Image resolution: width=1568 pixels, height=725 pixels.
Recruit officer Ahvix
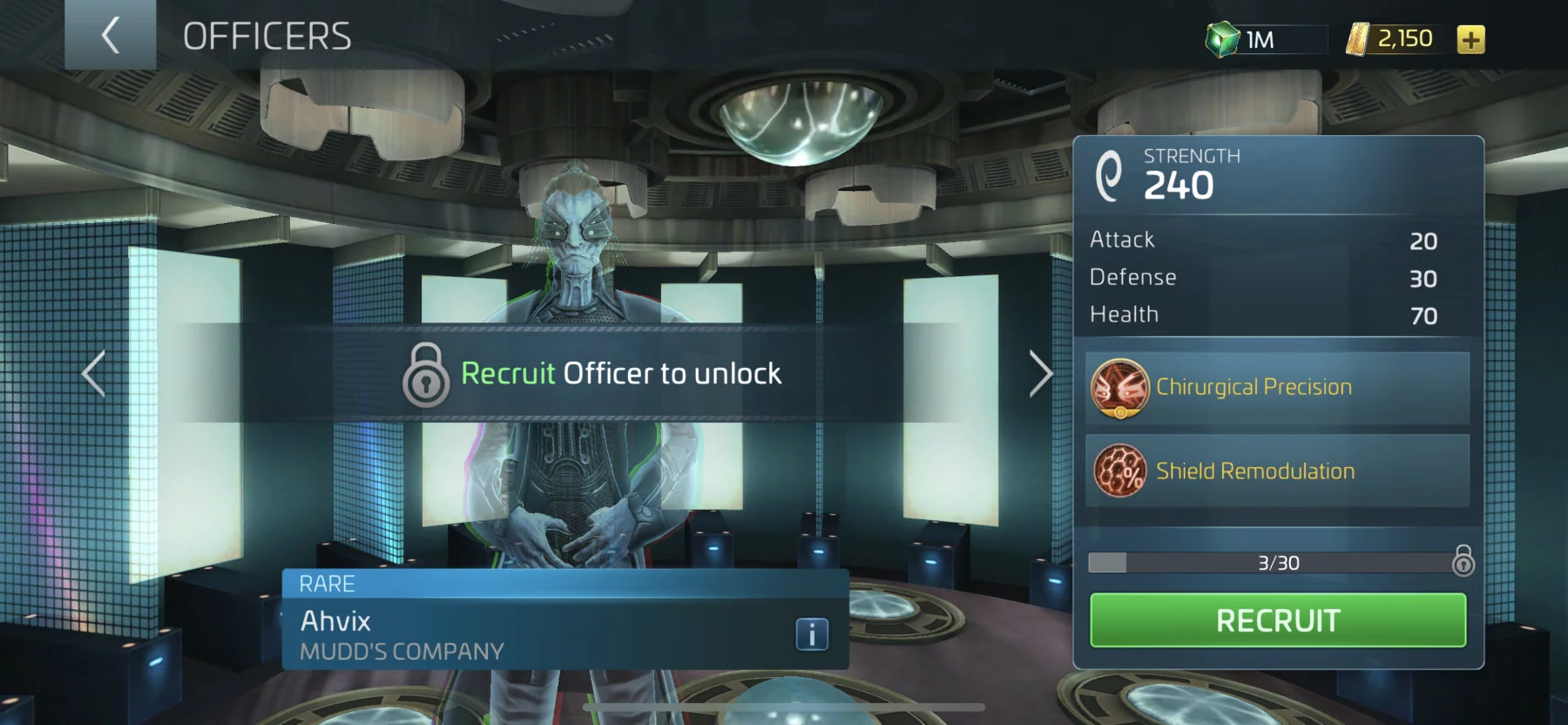coord(1277,620)
